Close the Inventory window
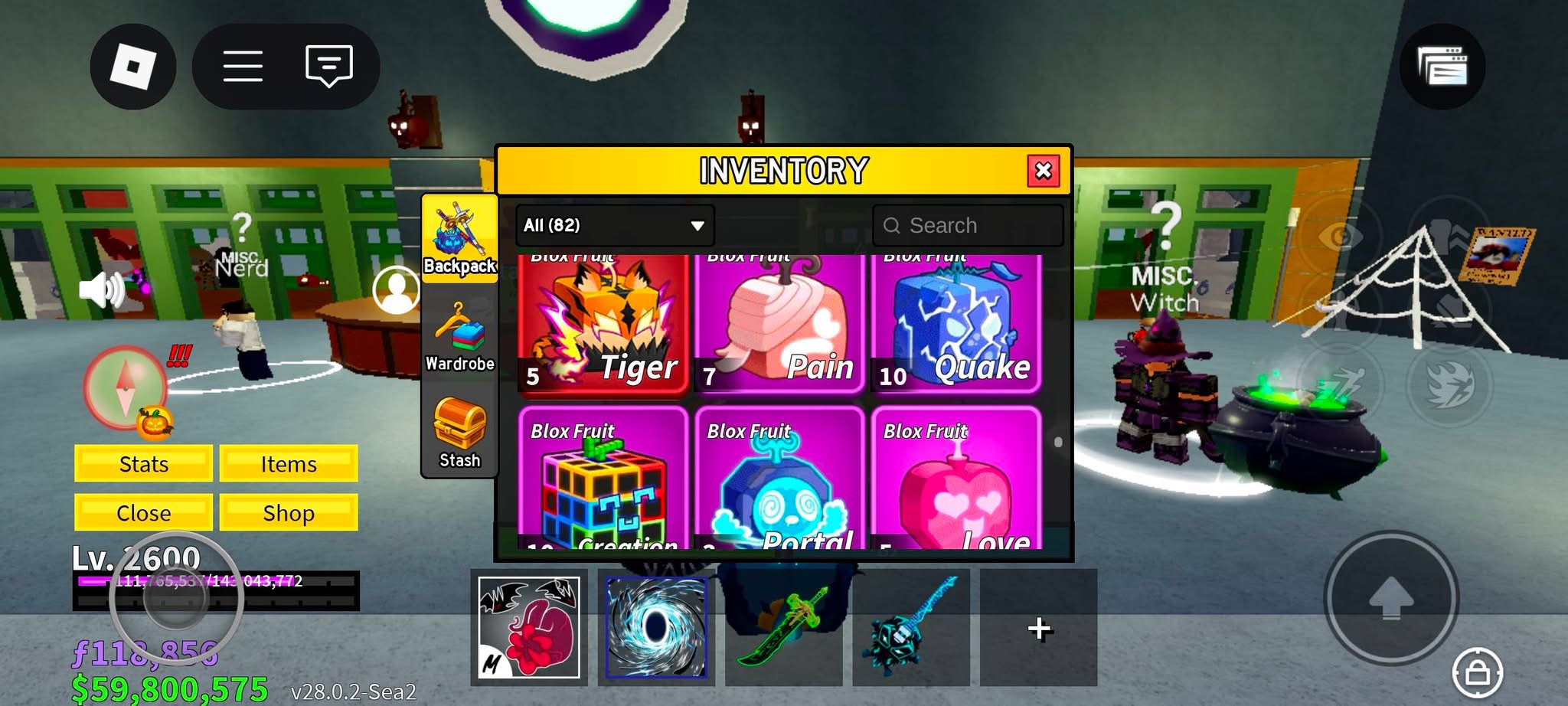Screen dimensions: 1568x706 click(x=1043, y=171)
